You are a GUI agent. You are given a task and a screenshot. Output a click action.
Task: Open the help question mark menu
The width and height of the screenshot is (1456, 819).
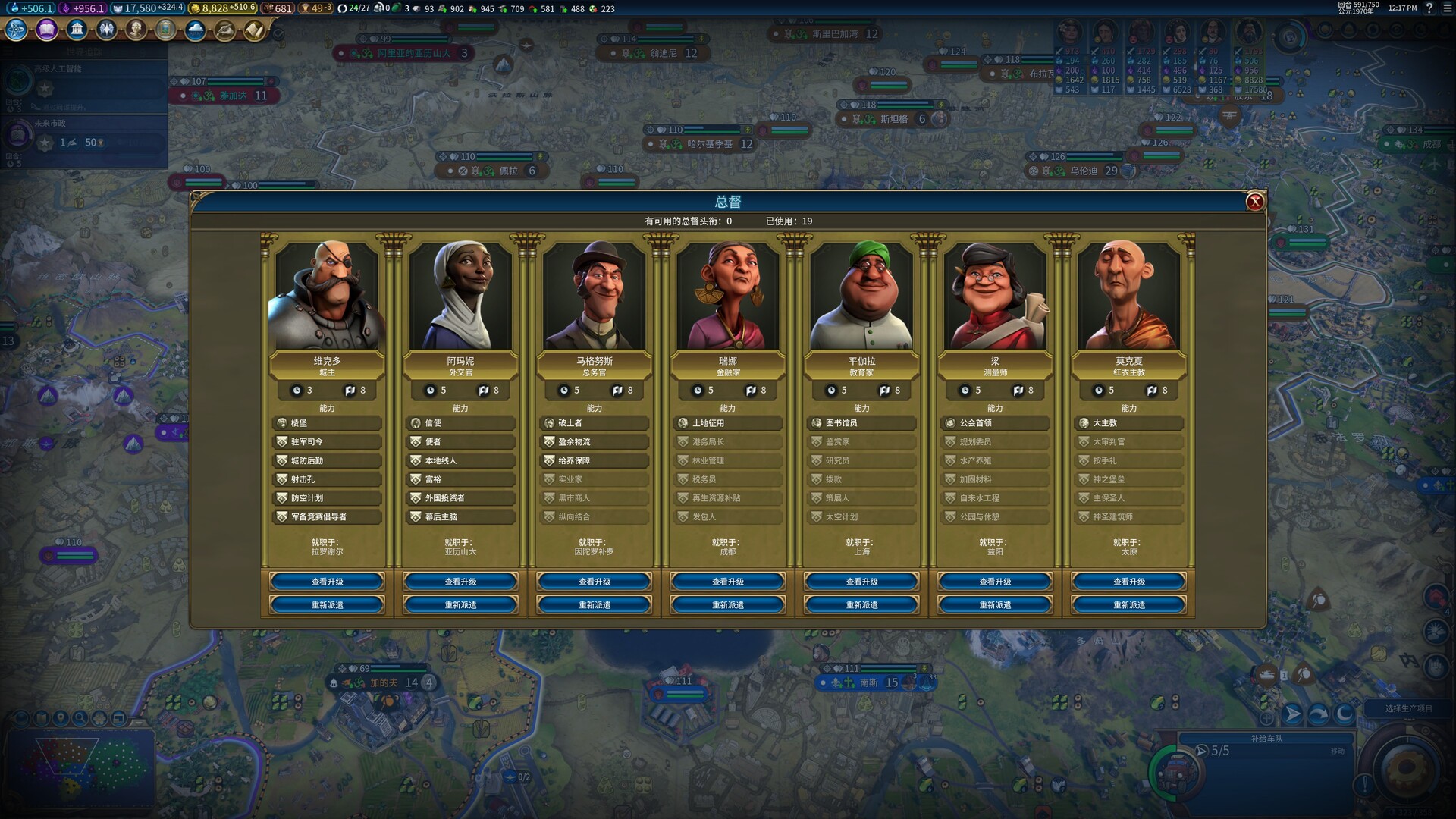[x=1429, y=8]
